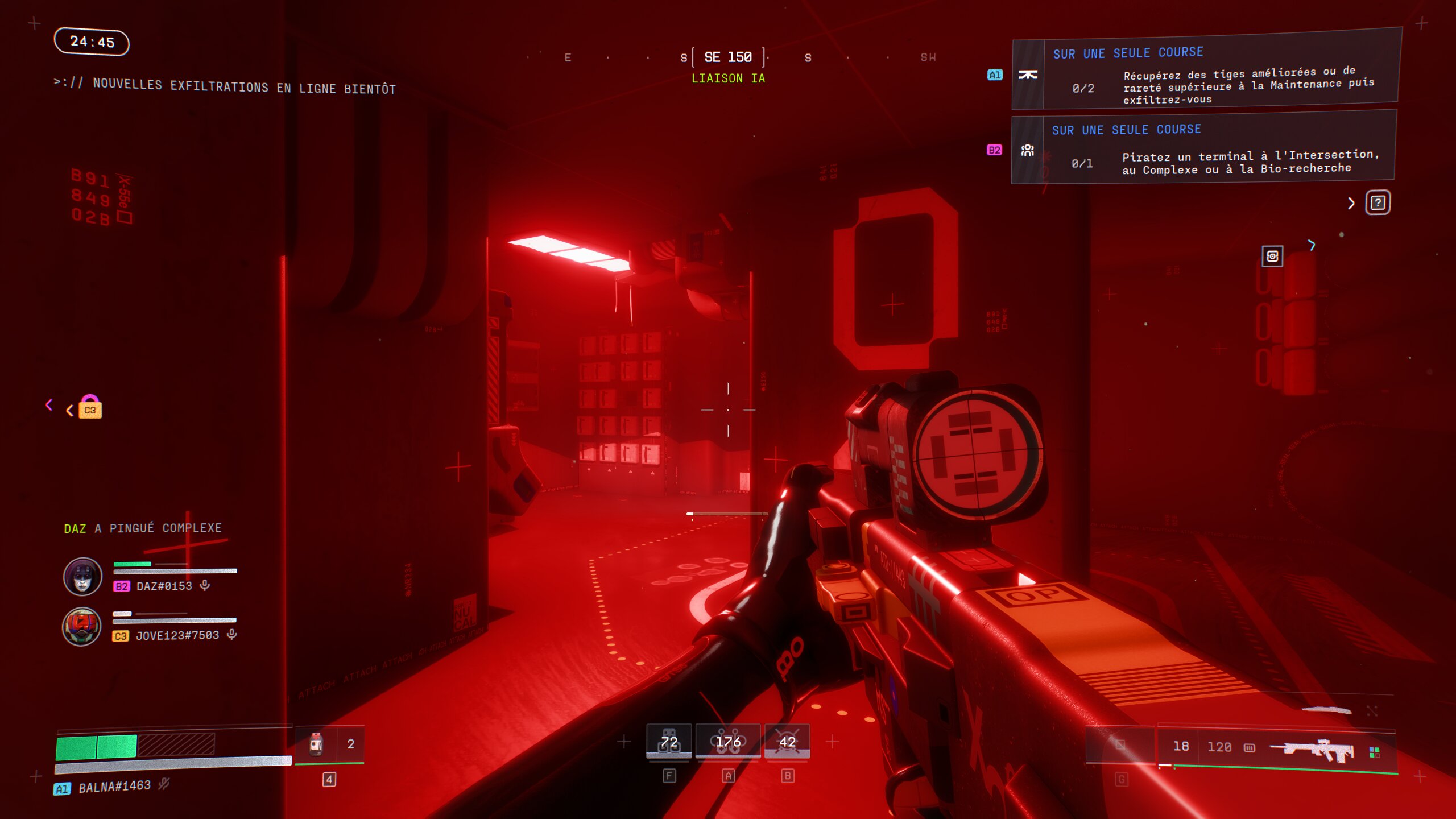The width and height of the screenshot is (1456, 819).
Task: Activate the drone ability showing 176
Action: pyautogui.click(x=728, y=742)
